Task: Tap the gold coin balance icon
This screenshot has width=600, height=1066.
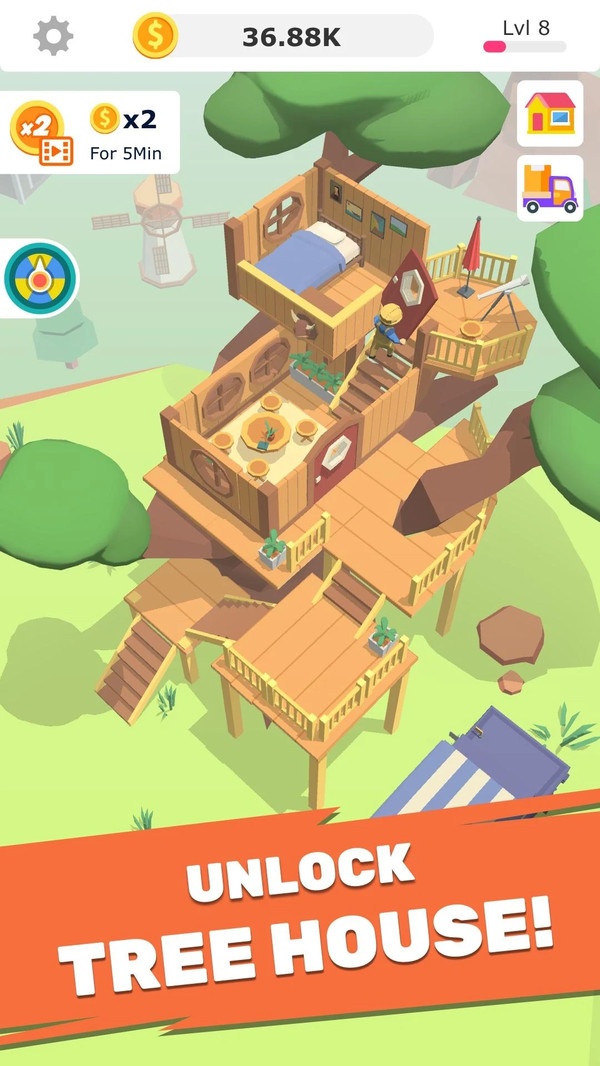Action: [155, 36]
